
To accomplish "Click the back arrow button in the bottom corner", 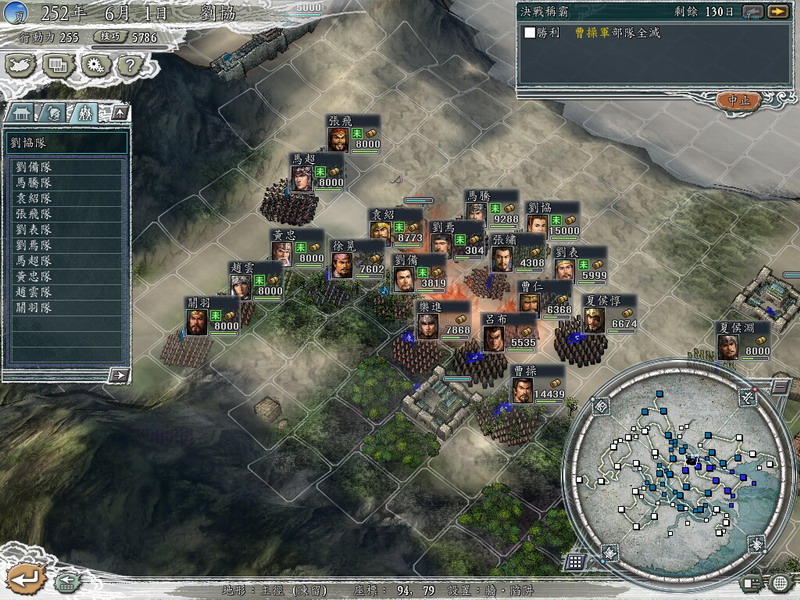I will [x=27, y=578].
